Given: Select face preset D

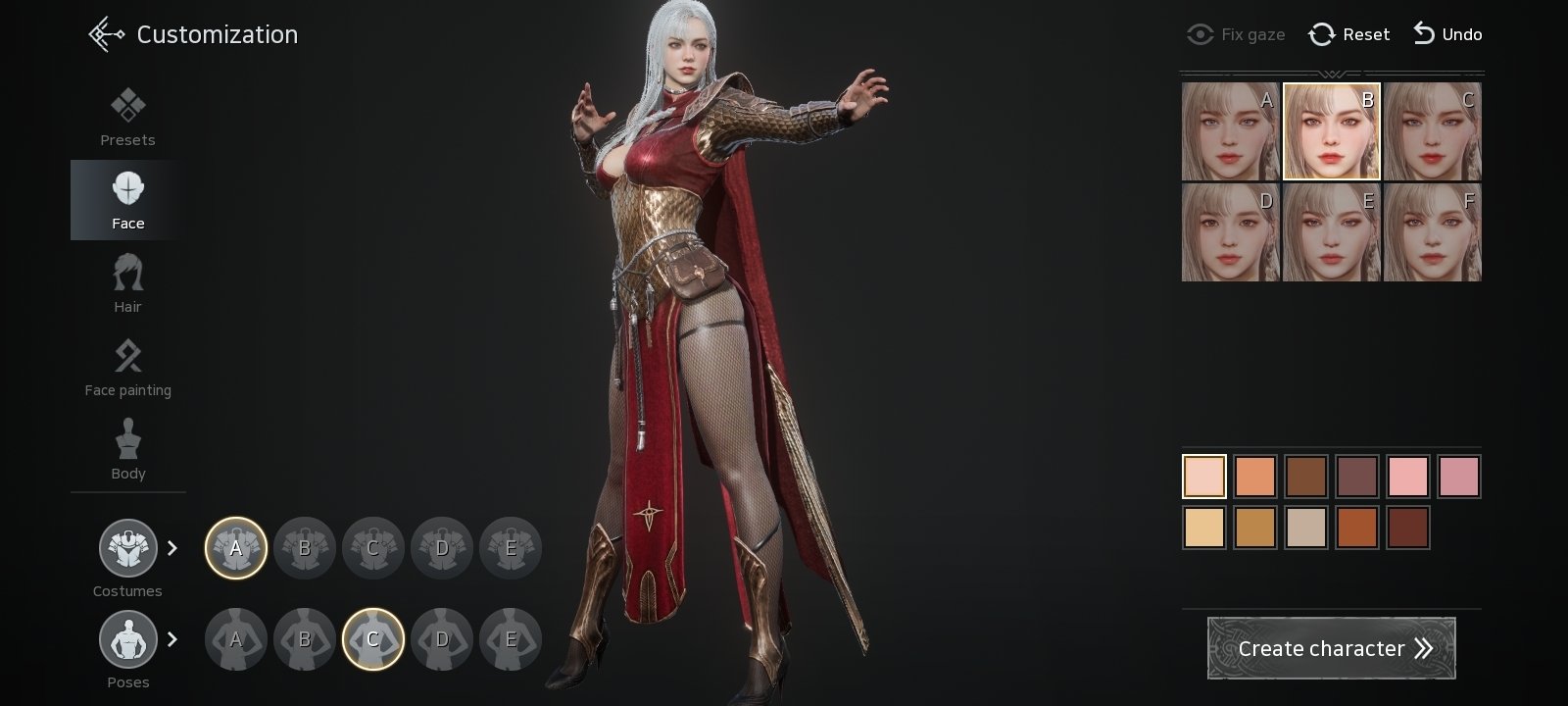Looking at the screenshot, I should [x=1230, y=232].
